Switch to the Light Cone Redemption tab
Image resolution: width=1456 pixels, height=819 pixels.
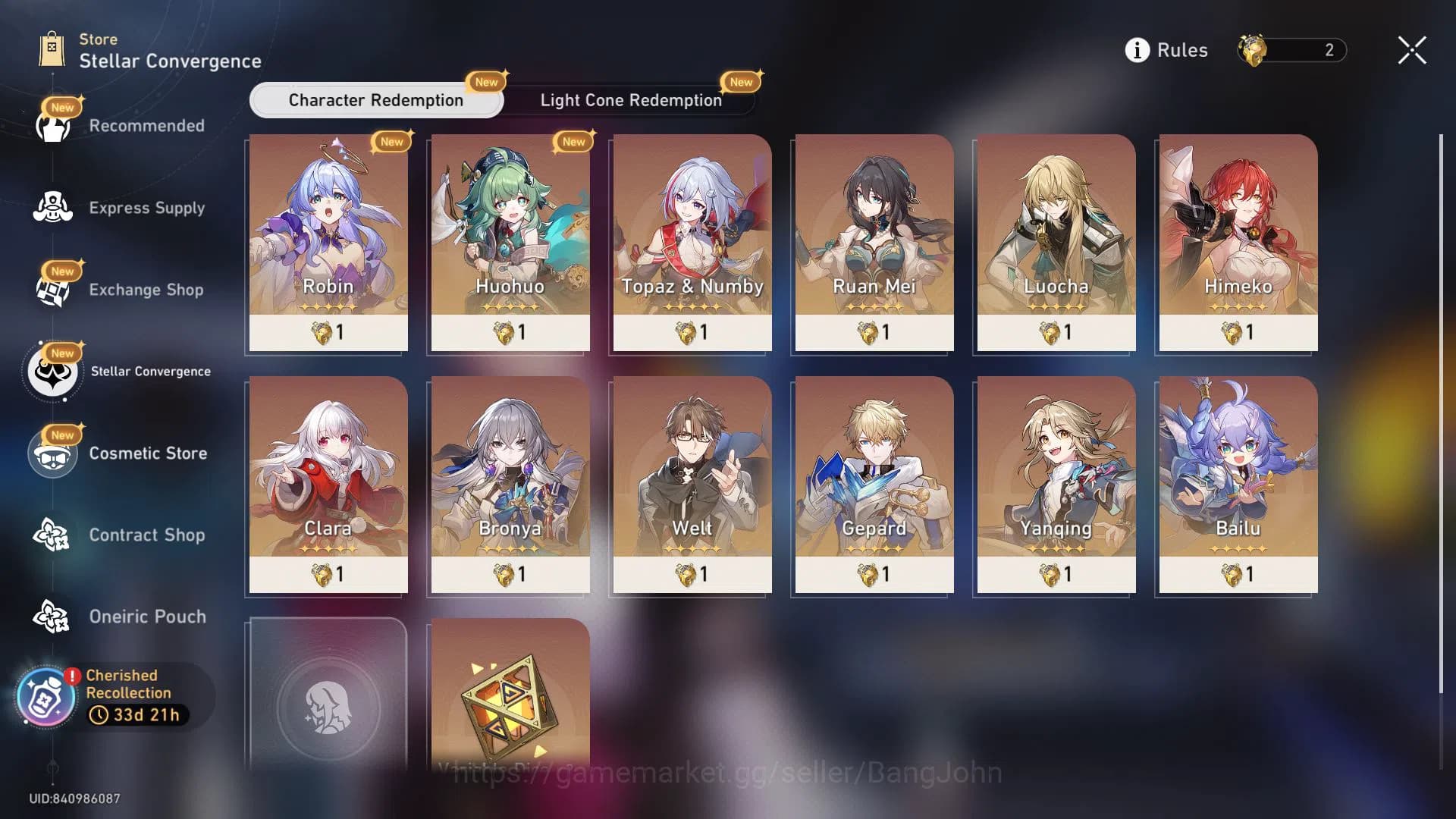pyautogui.click(x=630, y=99)
